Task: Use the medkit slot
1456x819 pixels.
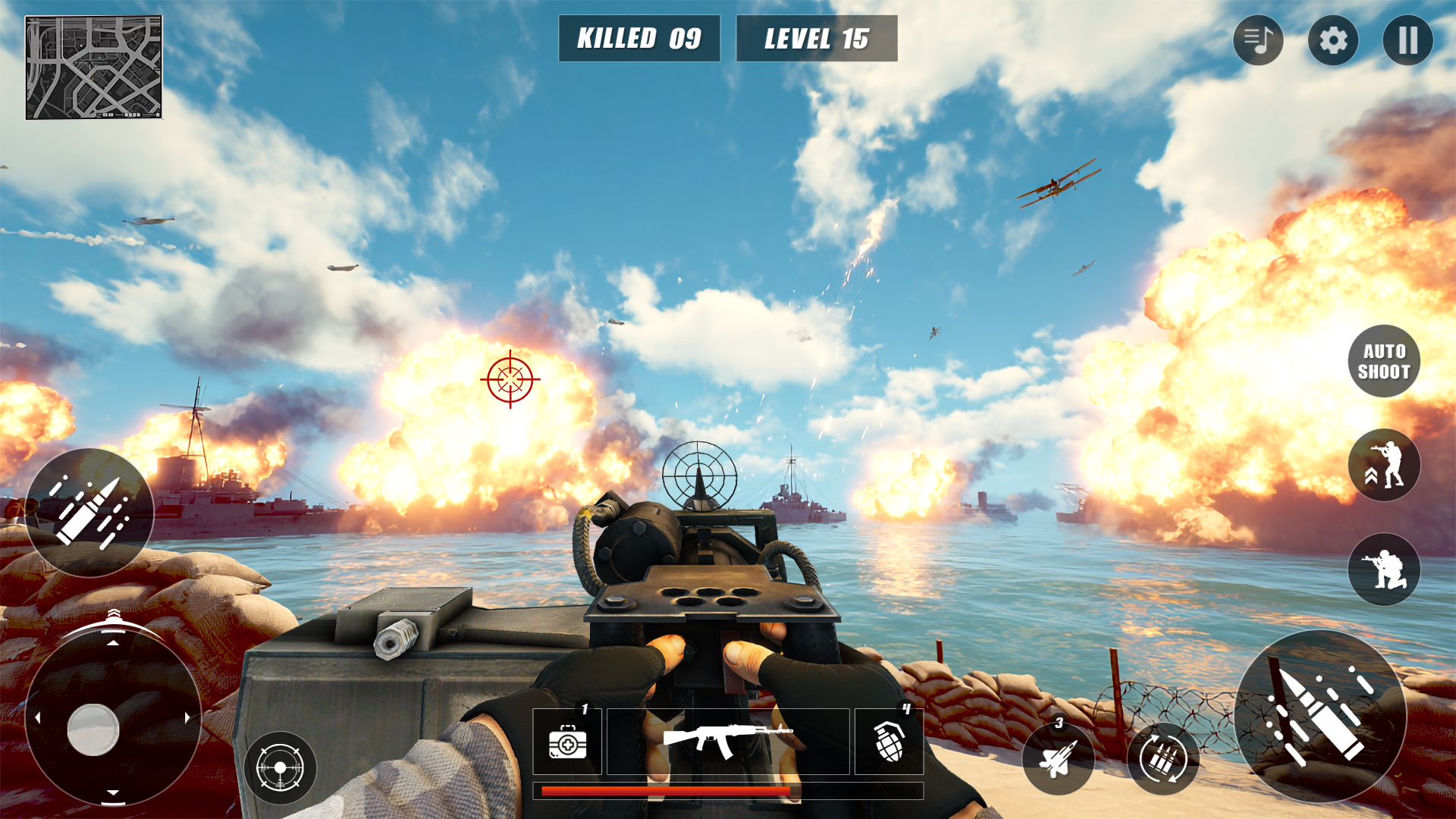Action: tap(567, 741)
